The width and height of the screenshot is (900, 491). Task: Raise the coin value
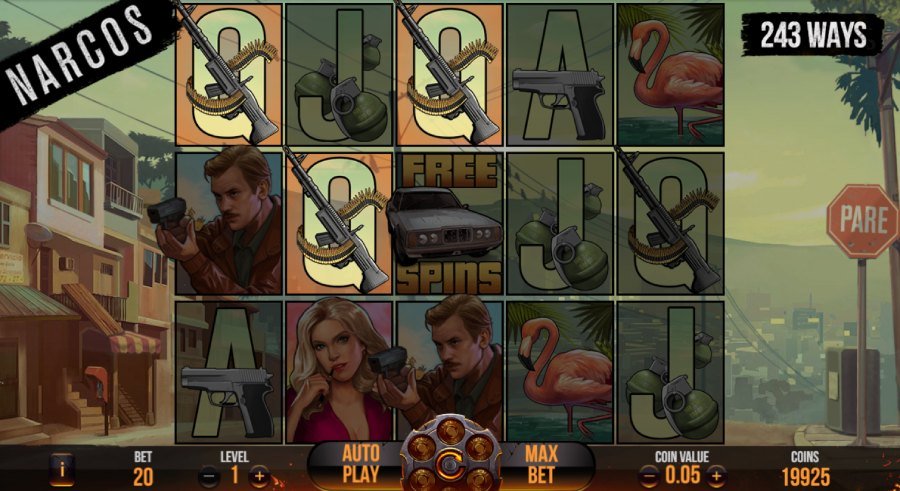(717, 476)
